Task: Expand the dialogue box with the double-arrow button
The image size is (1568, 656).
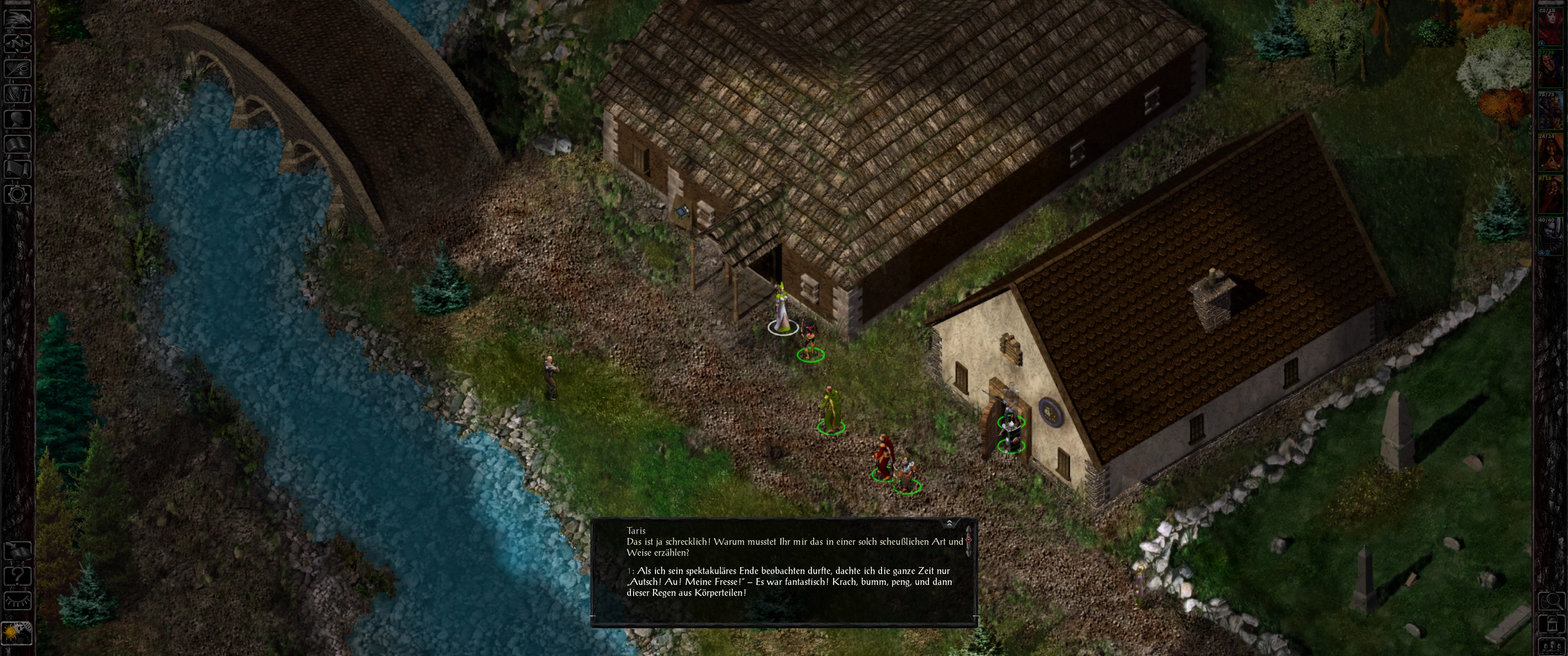Action: (x=949, y=523)
